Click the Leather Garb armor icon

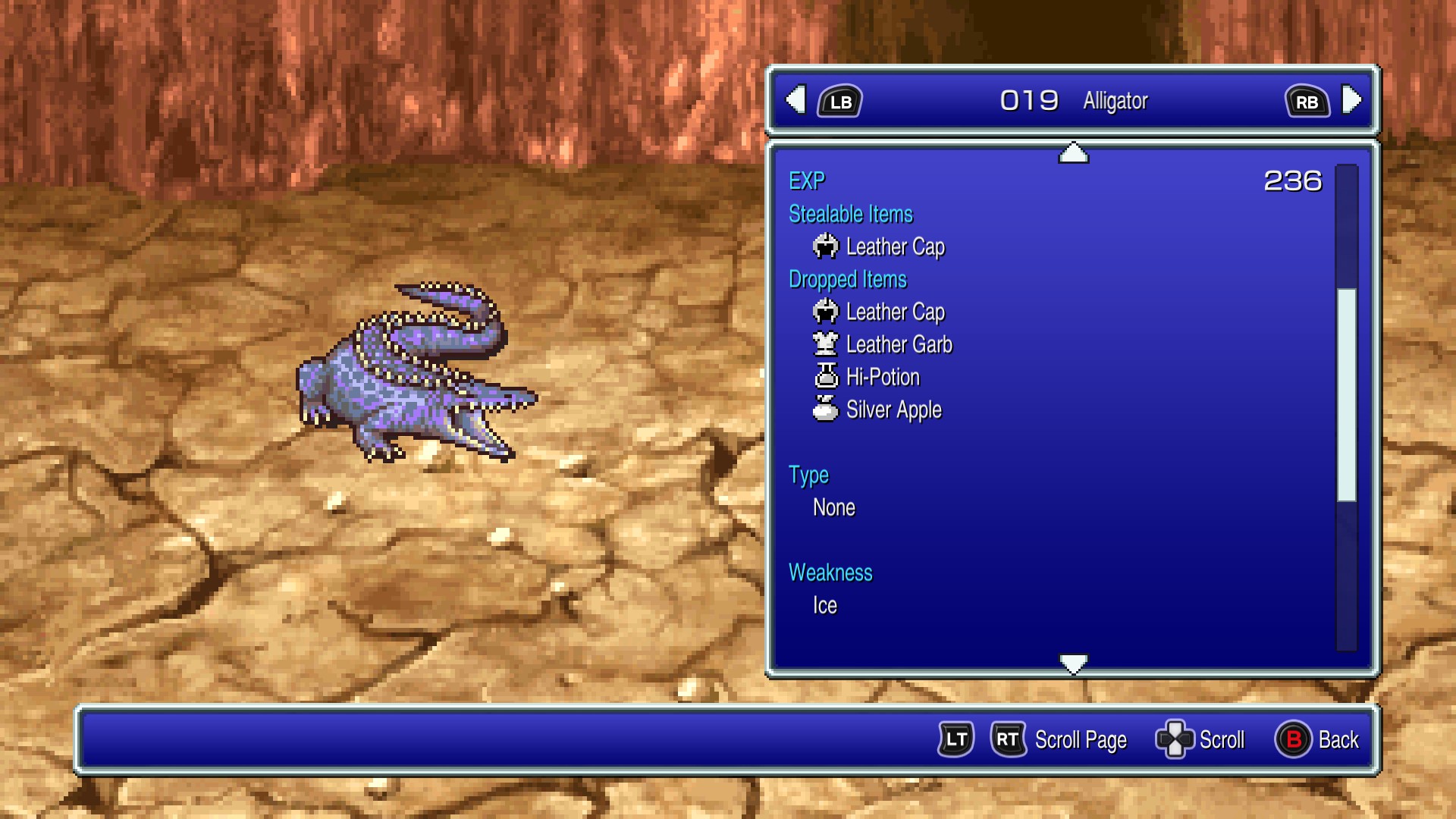826,344
